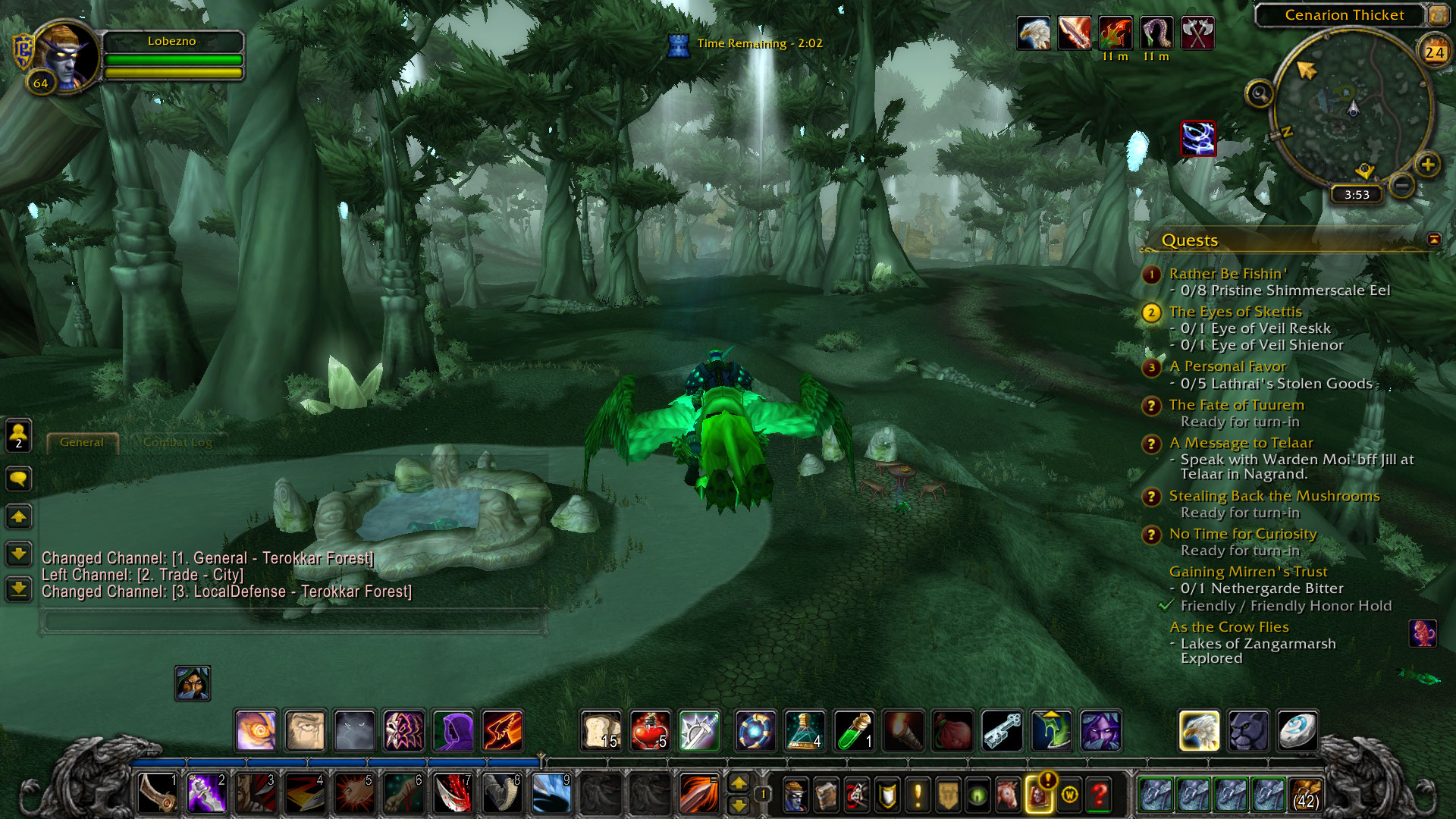Toggle the minimap tracking magnifier button
The image size is (1456, 819).
[1259, 94]
